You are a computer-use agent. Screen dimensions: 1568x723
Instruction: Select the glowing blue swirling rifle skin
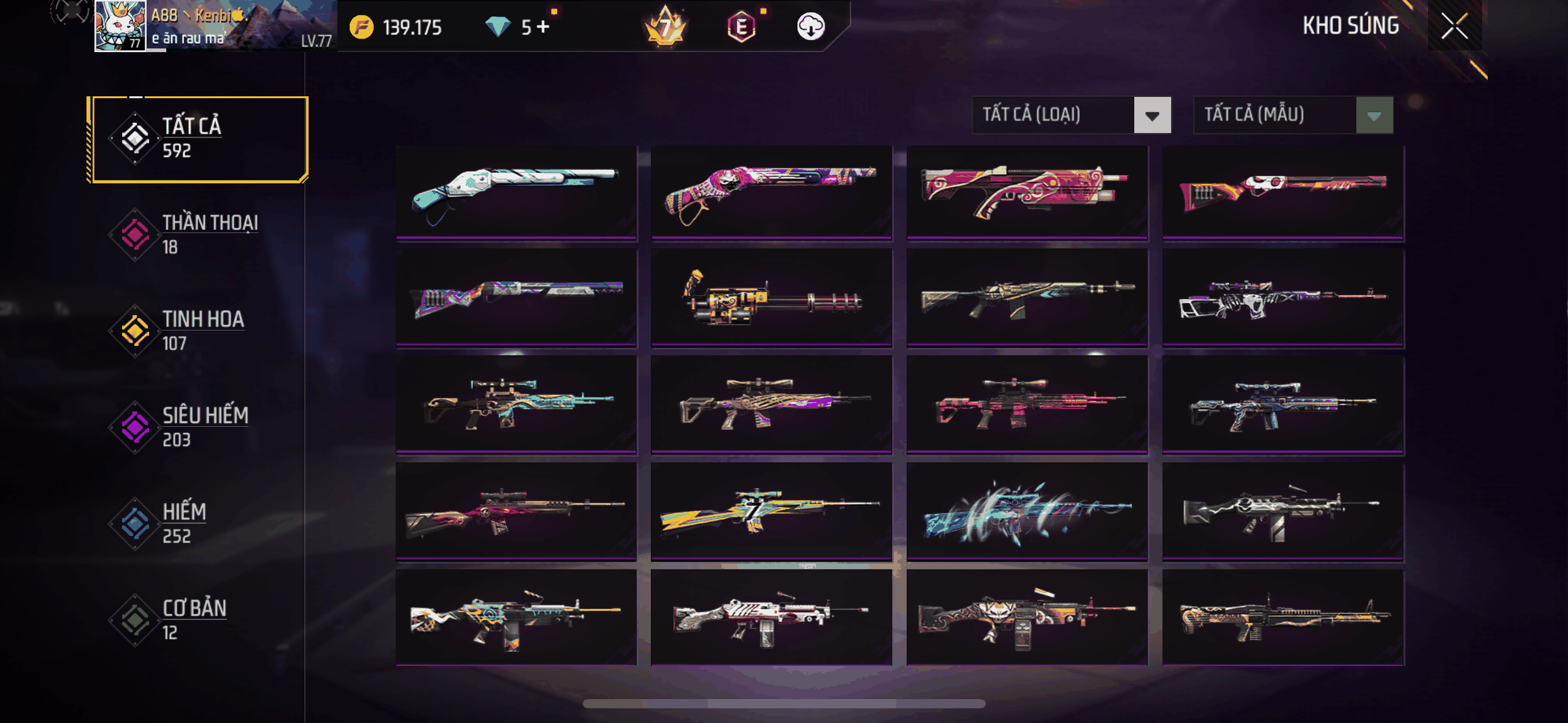click(1027, 511)
